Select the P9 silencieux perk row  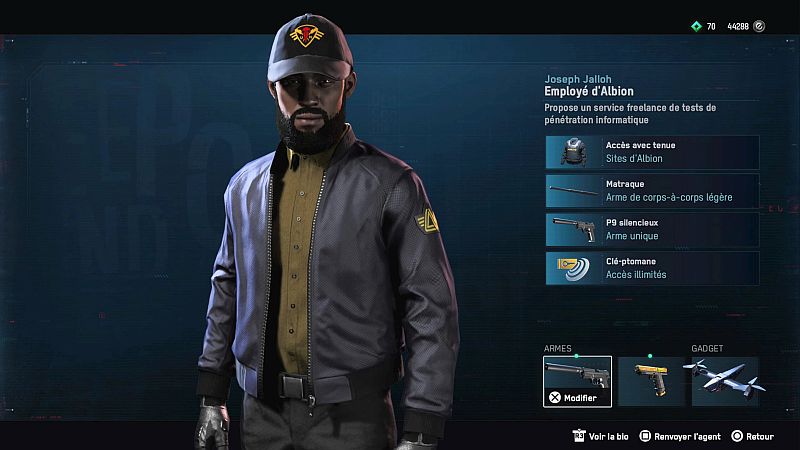click(x=652, y=229)
